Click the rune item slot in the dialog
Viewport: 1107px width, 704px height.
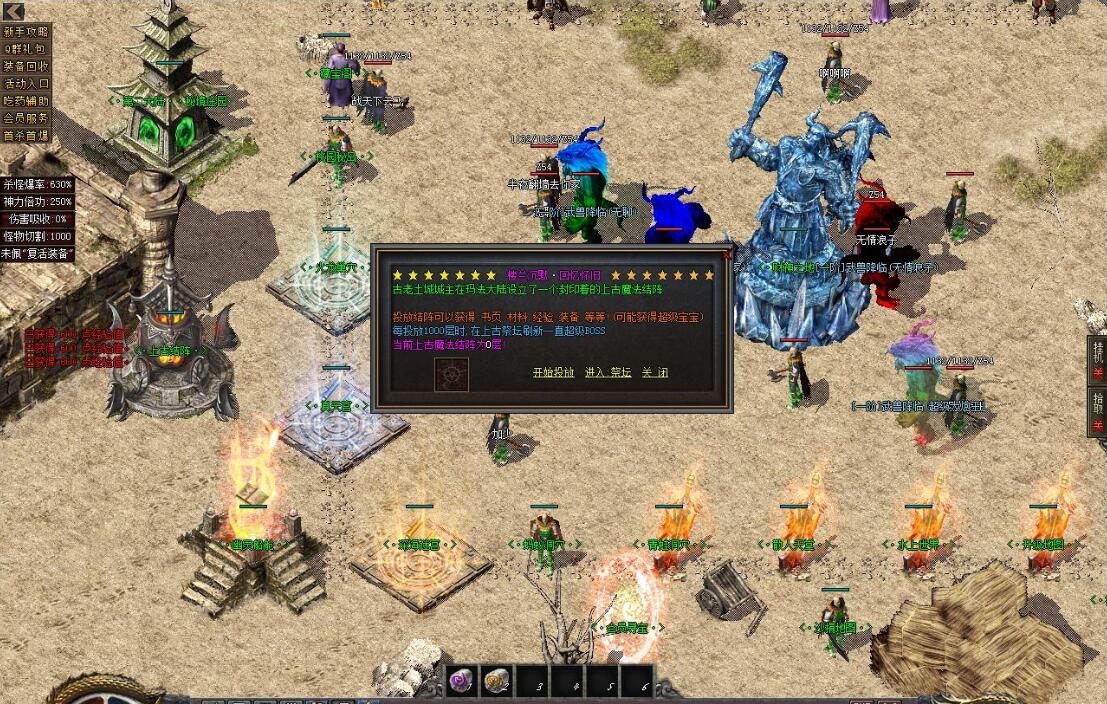coord(451,374)
